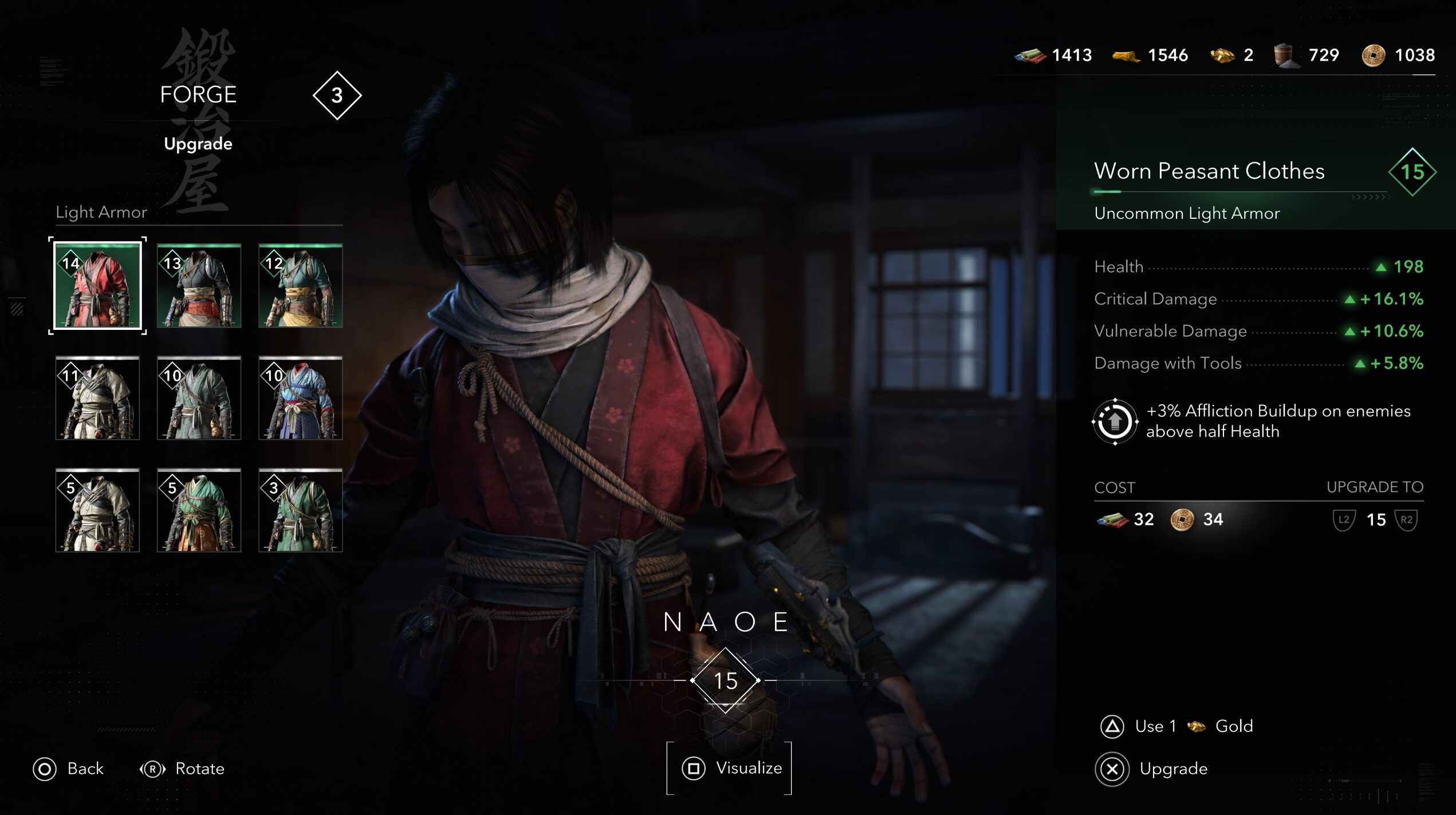
Task: Open the Visualize option
Action: [x=729, y=768]
